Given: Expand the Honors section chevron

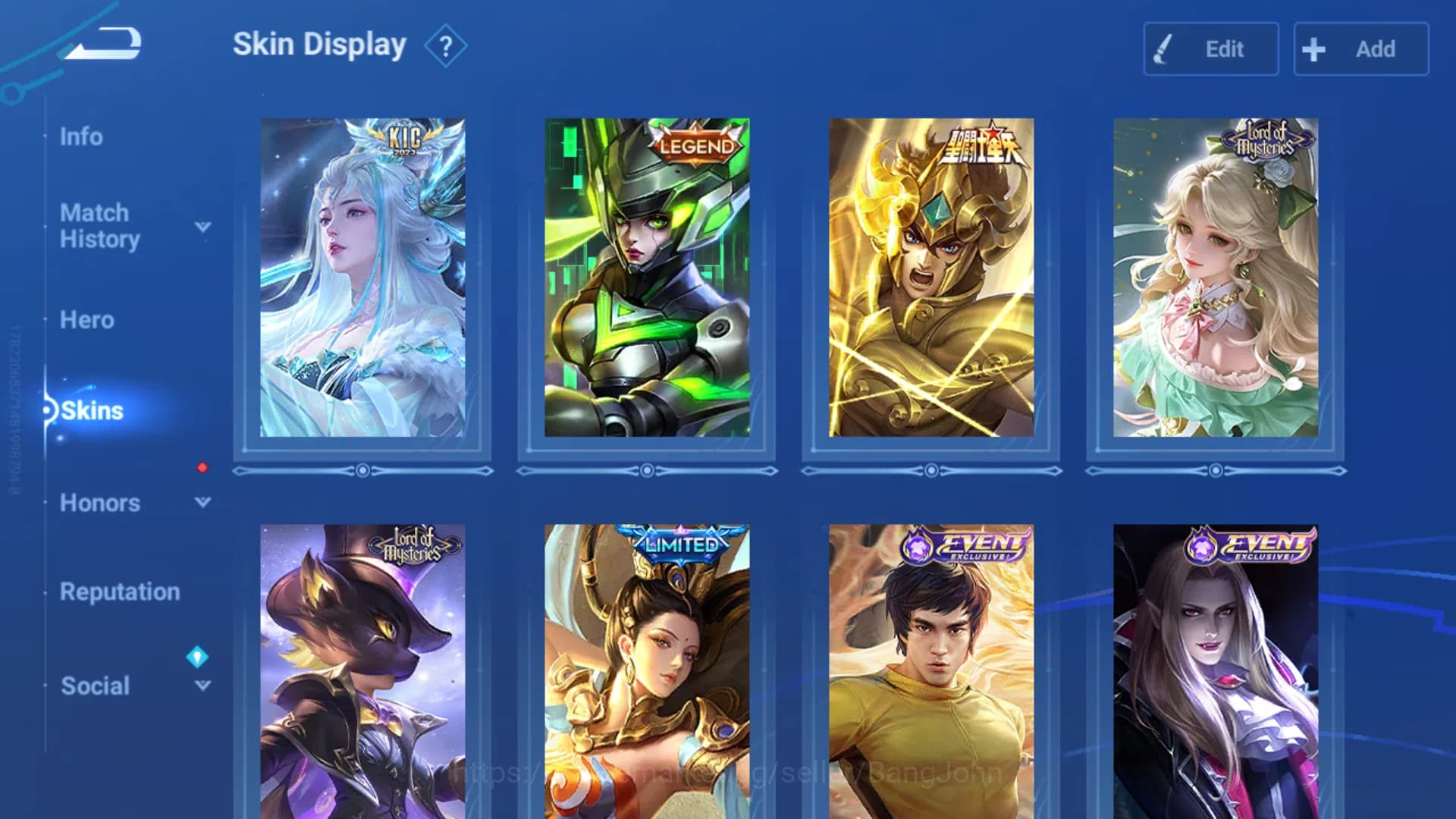Looking at the screenshot, I should click(x=202, y=503).
